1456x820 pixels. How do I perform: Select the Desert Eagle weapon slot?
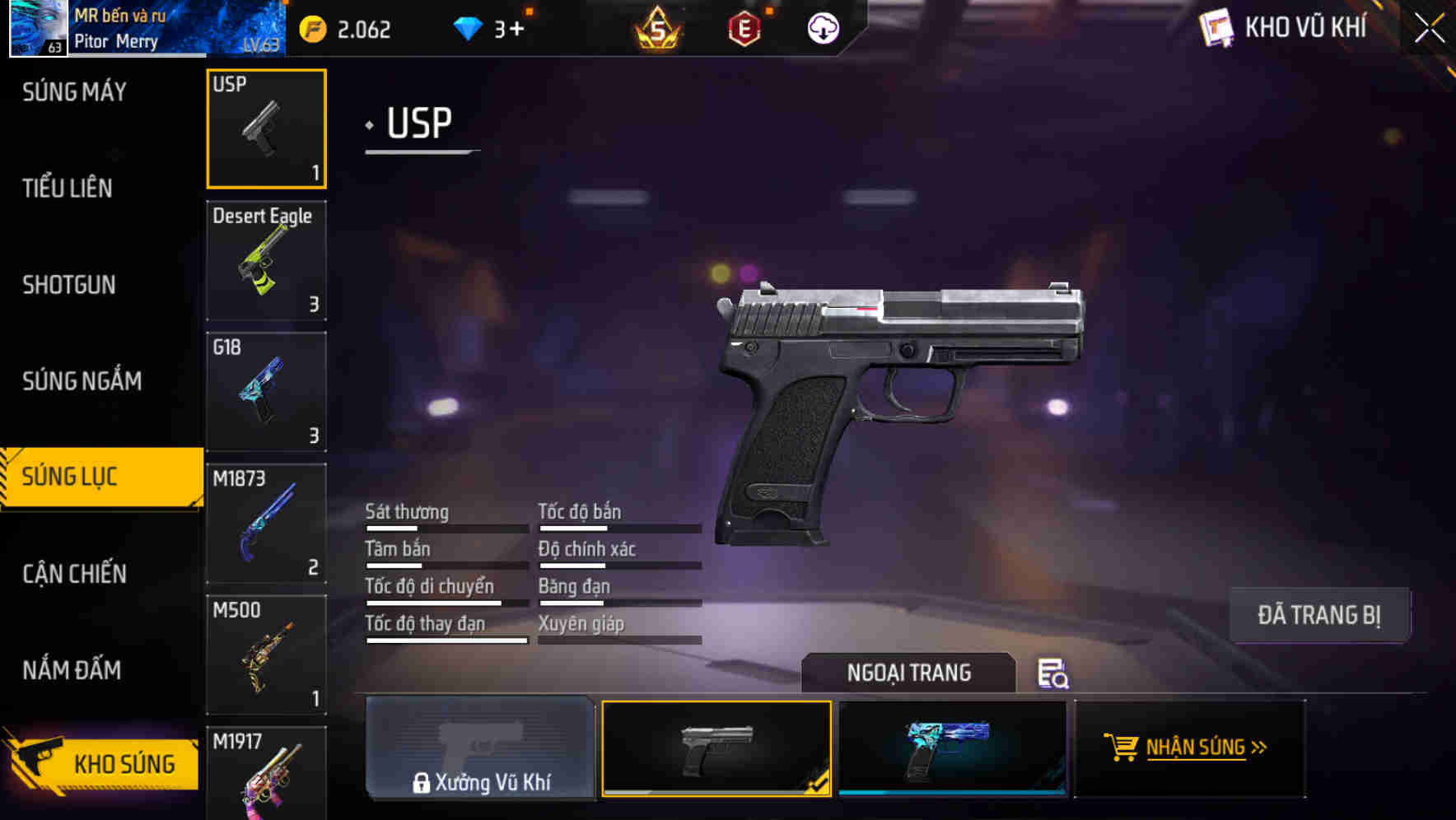[x=266, y=260]
